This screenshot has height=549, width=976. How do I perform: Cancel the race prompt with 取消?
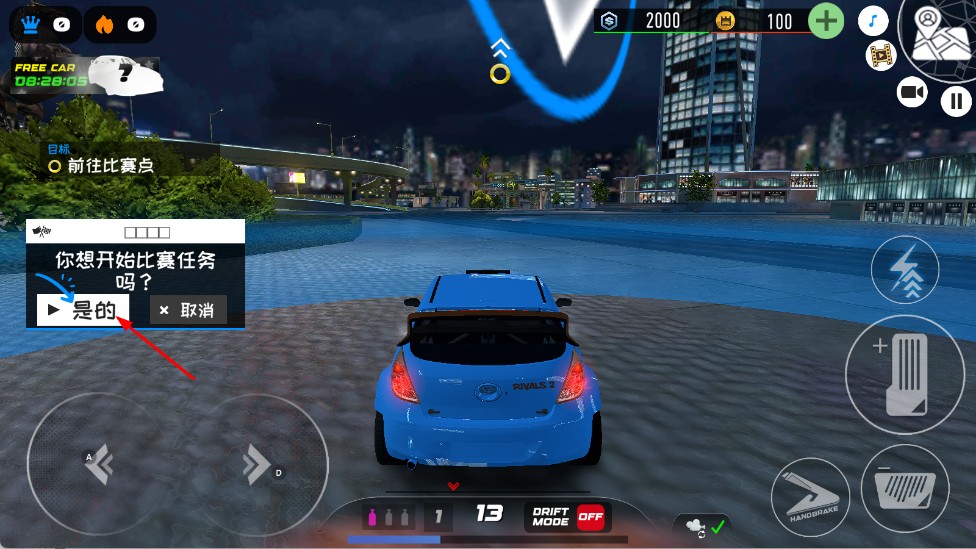click(187, 310)
